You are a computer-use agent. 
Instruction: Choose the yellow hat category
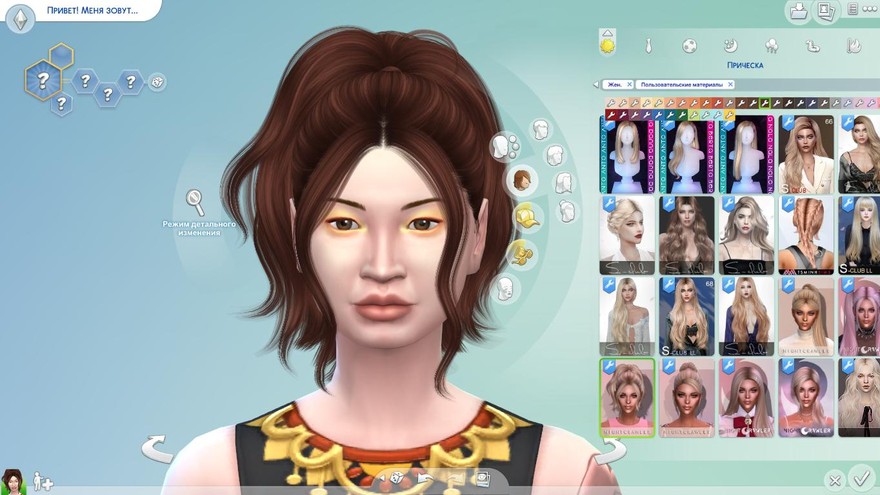click(527, 215)
